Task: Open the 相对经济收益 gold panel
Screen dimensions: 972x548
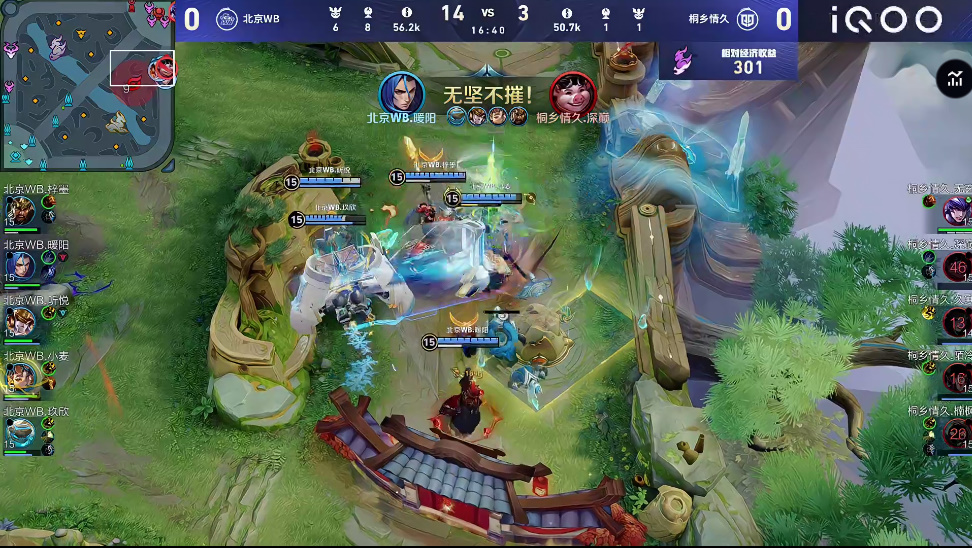Action: pyautogui.click(x=728, y=61)
